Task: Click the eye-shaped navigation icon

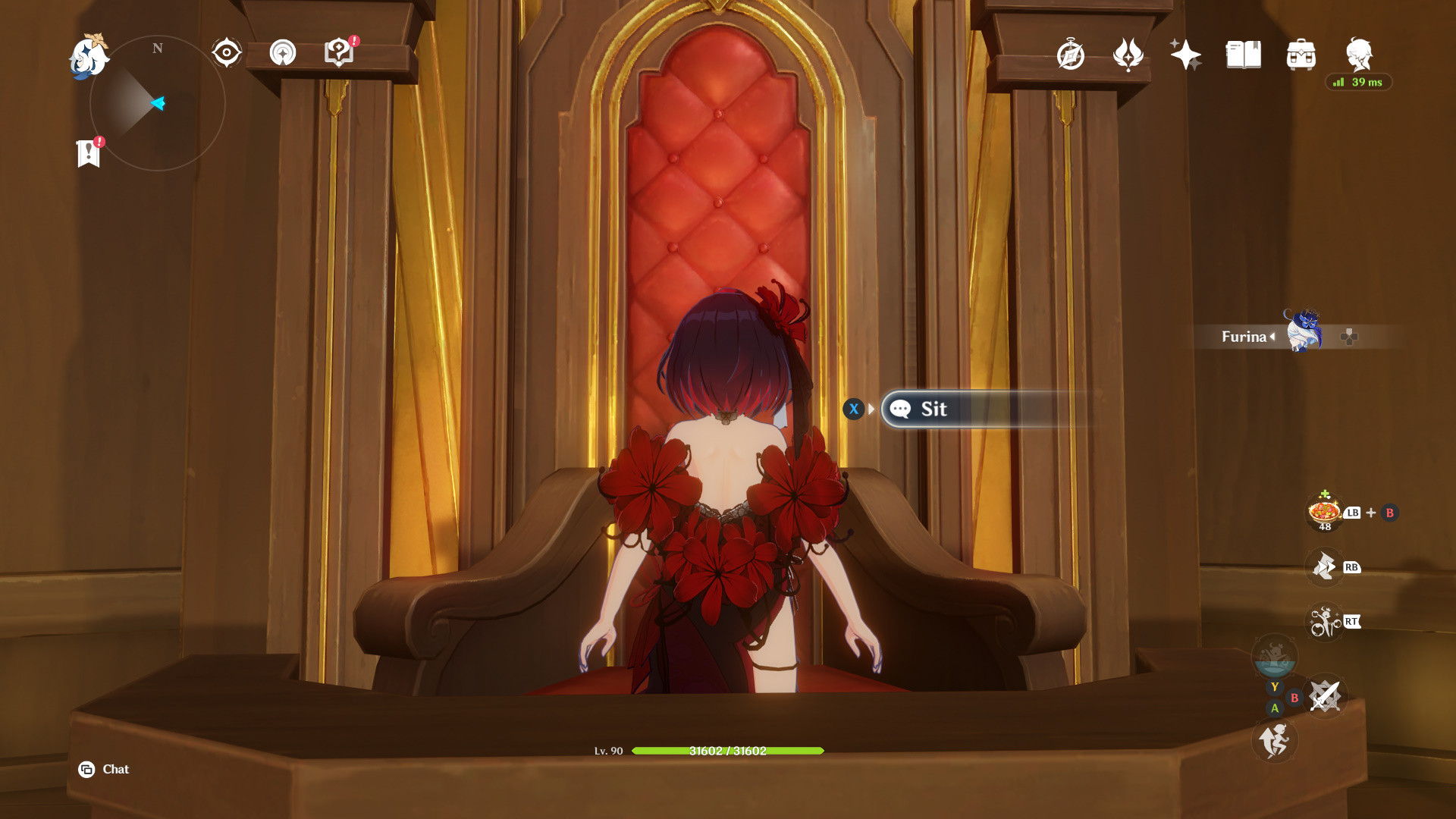Action: tap(226, 53)
